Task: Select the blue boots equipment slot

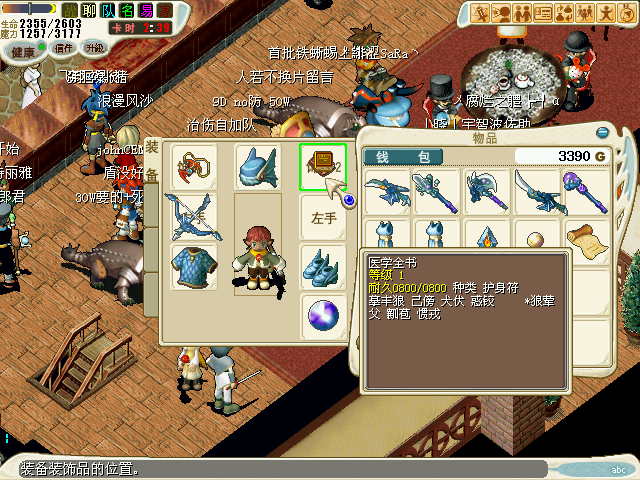Action: tap(322, 267)
